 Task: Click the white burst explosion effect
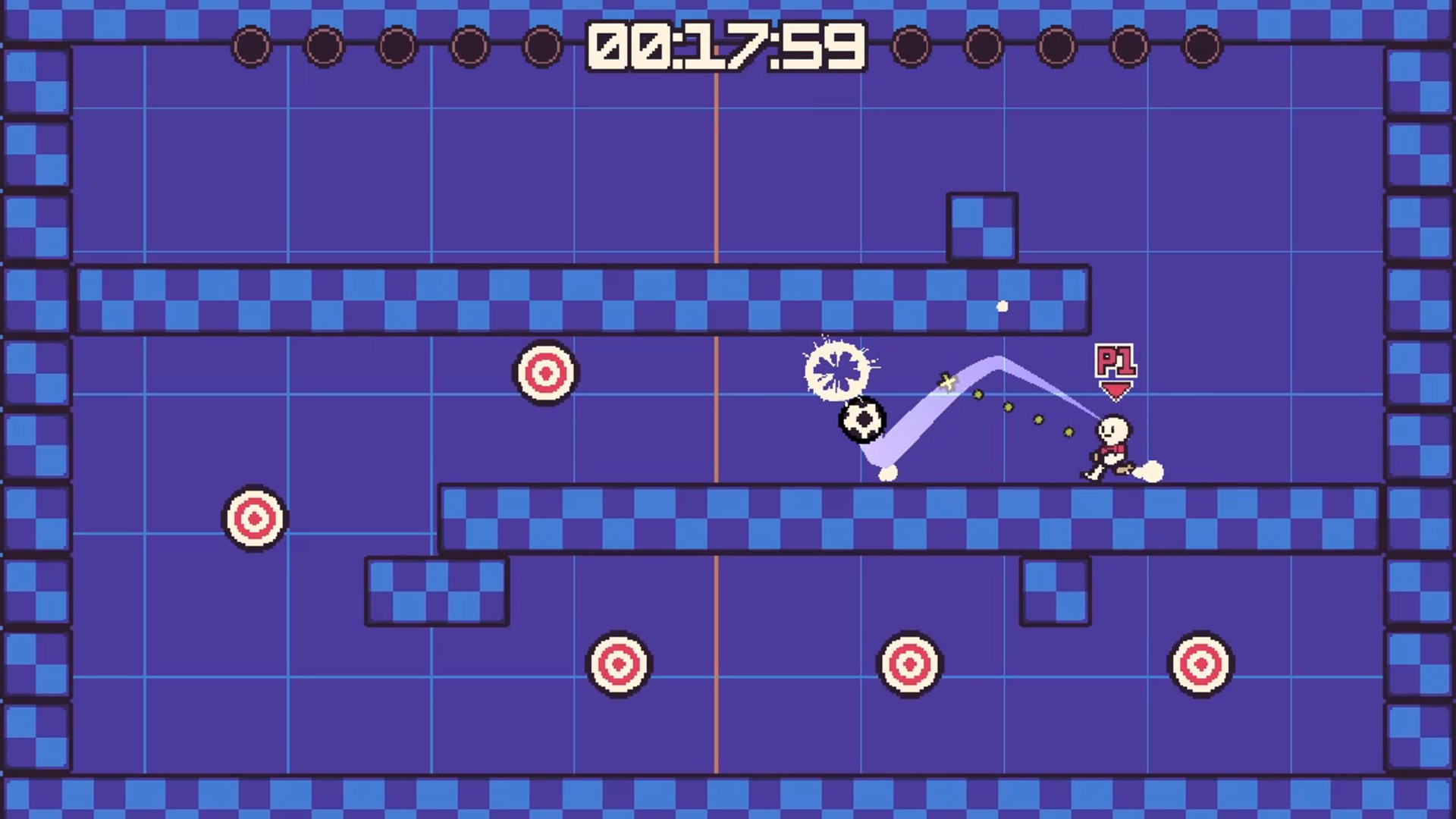tap(837, 369)
